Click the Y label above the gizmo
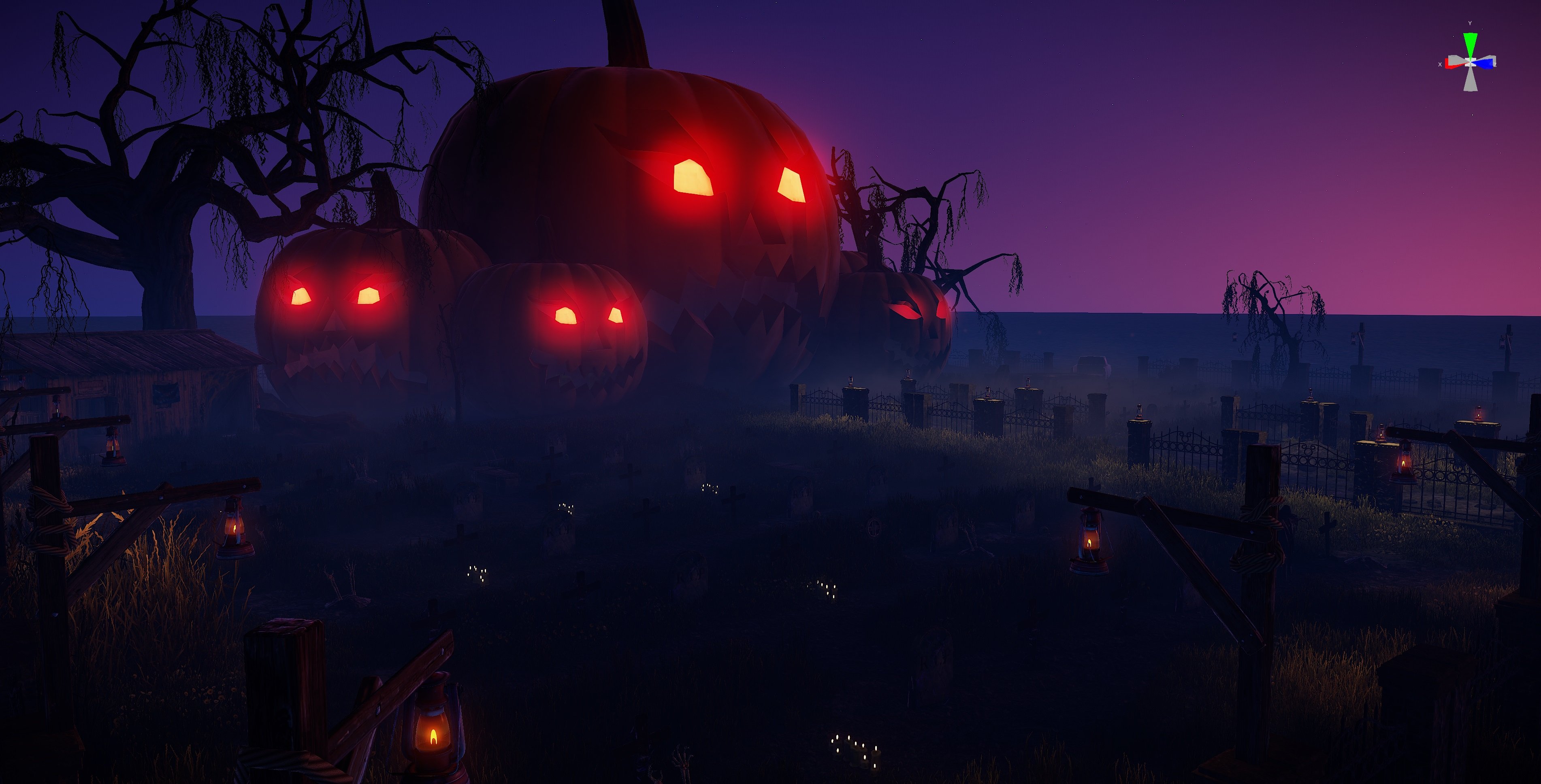The height and width of the screenshot is (784, 1541). [x=1470, y=23]
